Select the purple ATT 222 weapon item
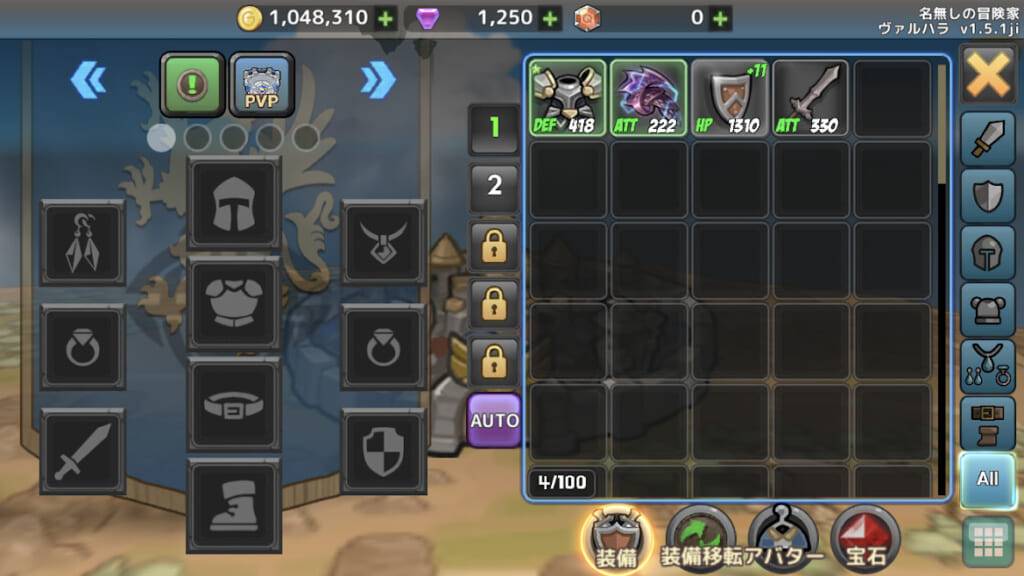Screen dimensions: 1024x576 click(x=649, y=98)
